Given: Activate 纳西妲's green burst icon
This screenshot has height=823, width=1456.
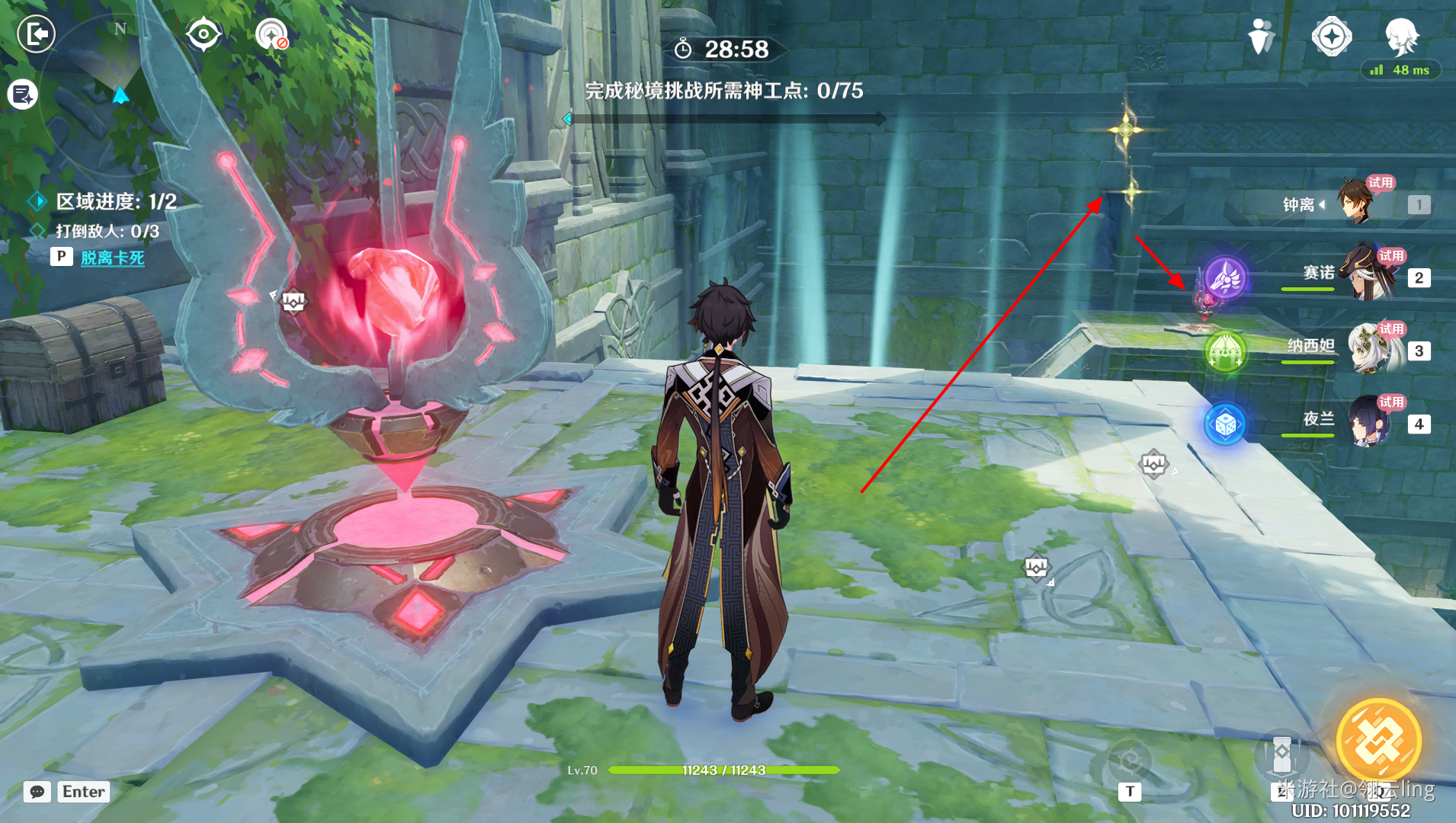Looking at the screenshot, I should (x=1226, y=351).
